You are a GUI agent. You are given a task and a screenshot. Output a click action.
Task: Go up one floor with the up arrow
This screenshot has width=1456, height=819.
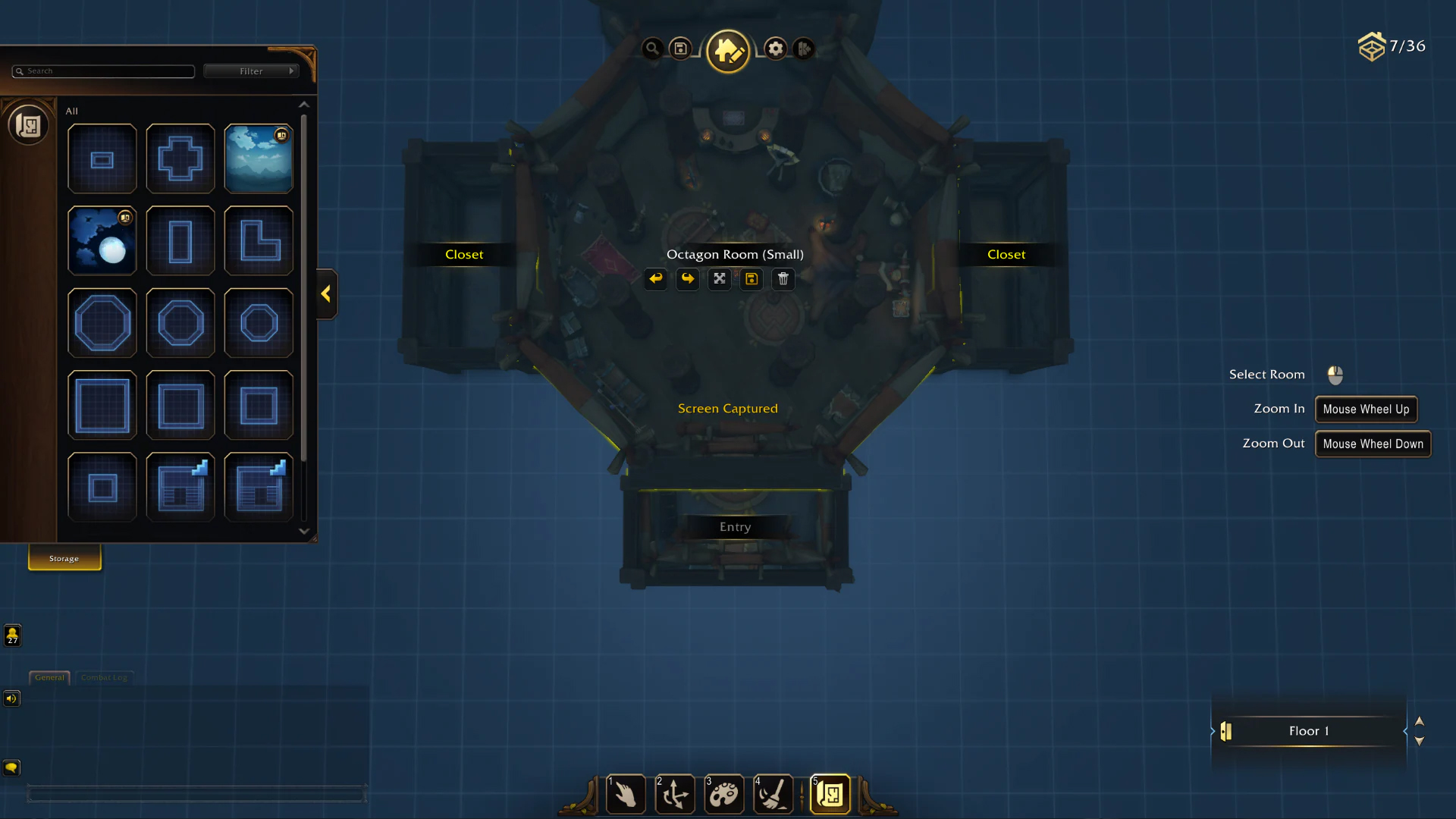click(x=1420, y=721)
